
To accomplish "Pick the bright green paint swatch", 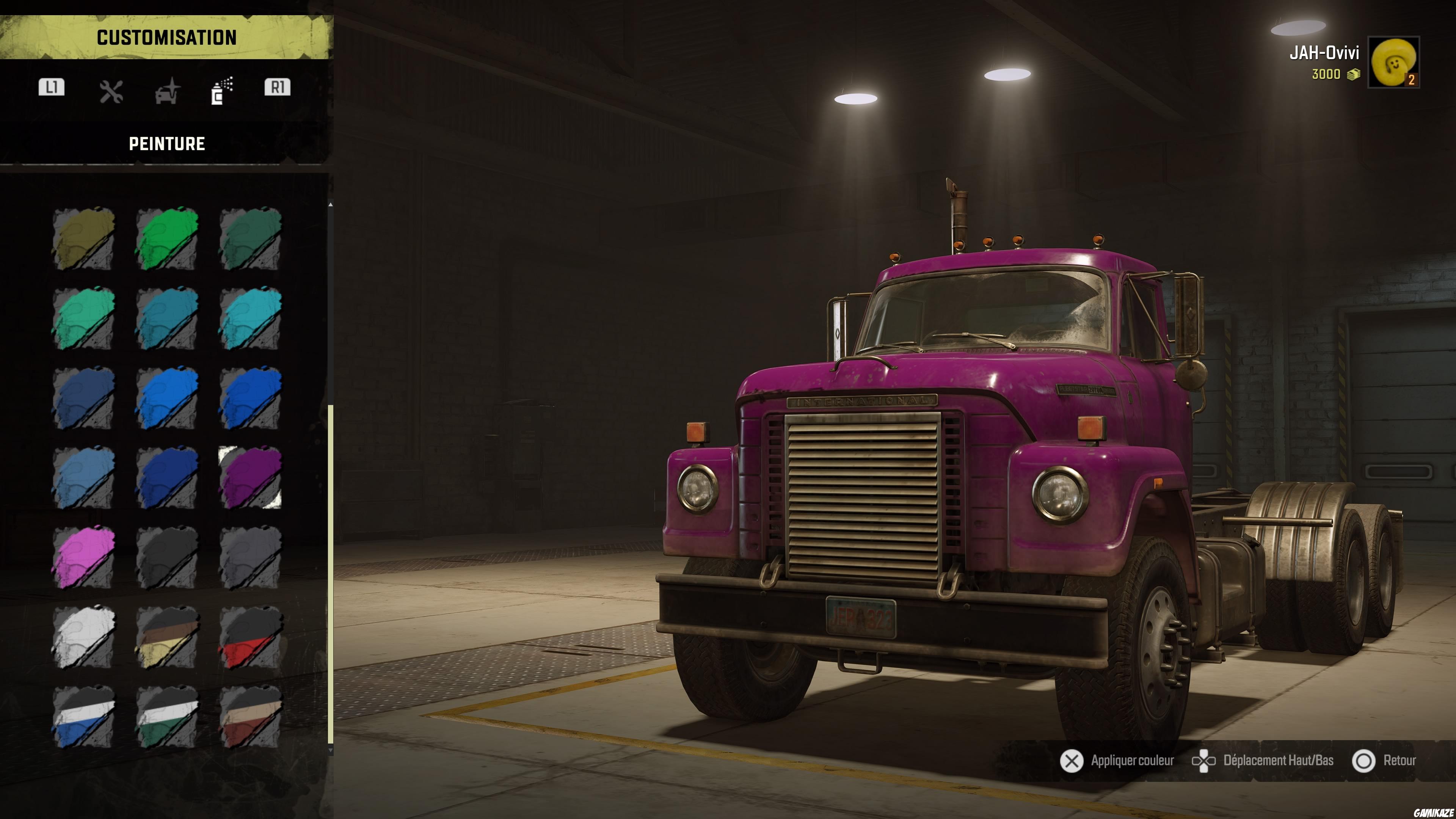I will [167, 238].
